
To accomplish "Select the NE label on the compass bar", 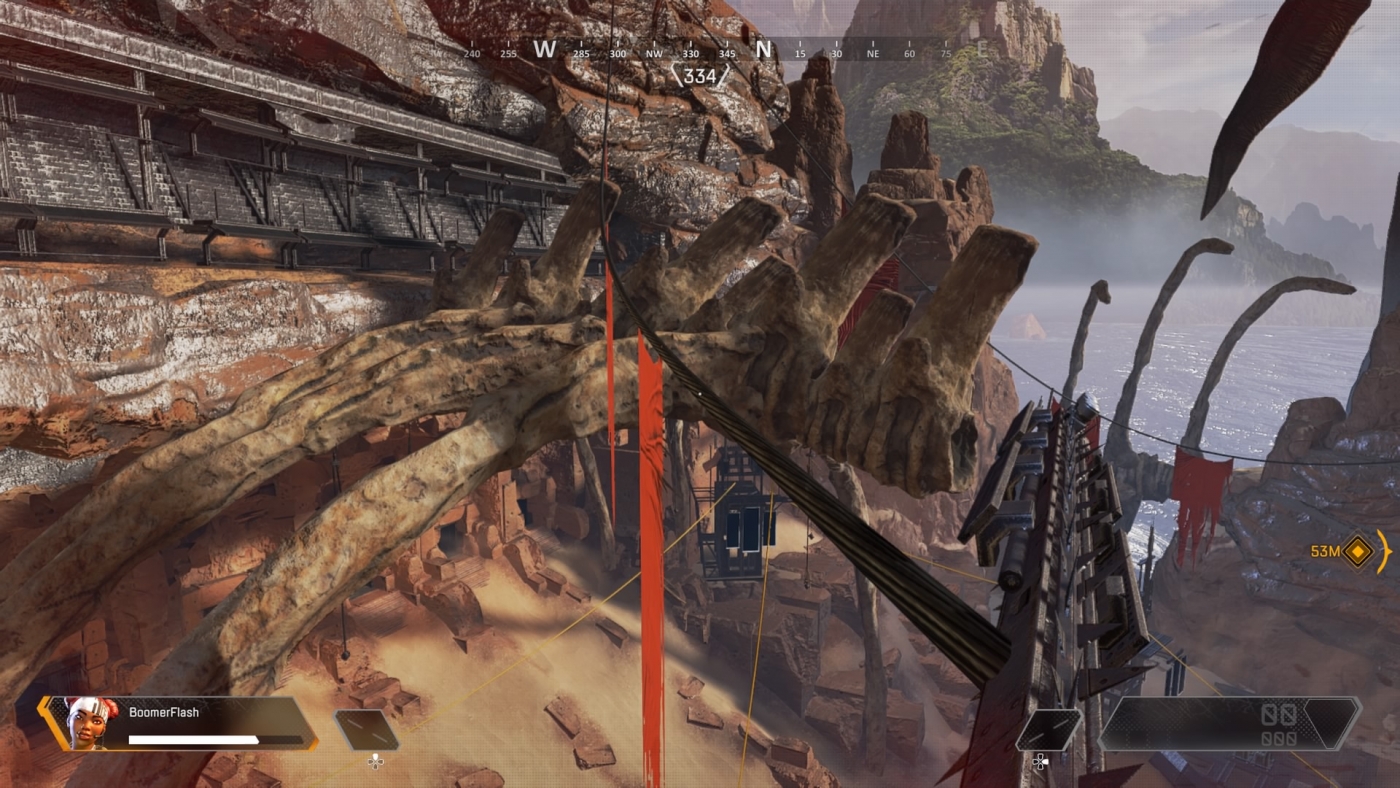I will point(872,53).
